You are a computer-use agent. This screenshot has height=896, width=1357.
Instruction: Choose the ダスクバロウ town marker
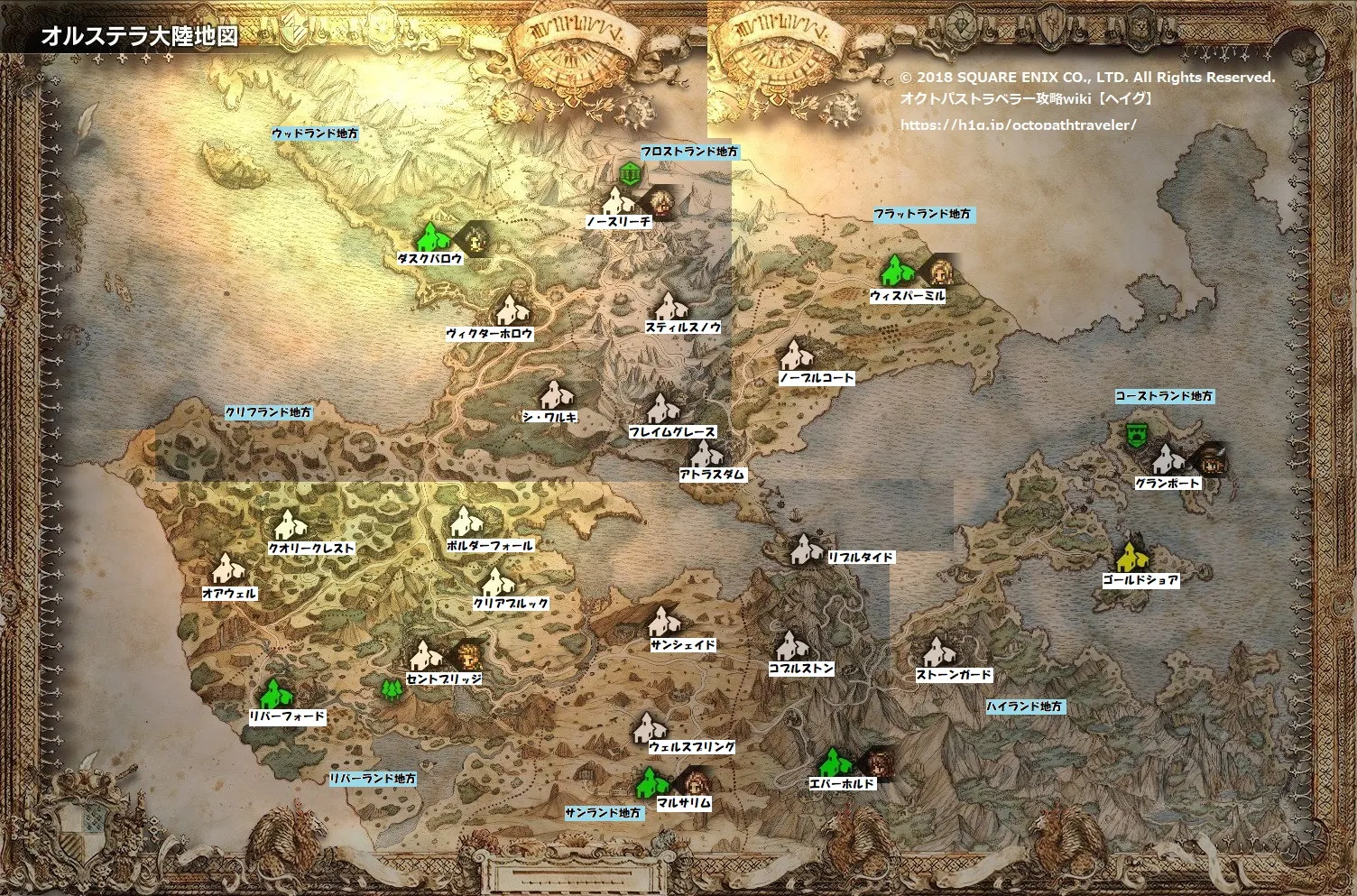tap(432, 238)
